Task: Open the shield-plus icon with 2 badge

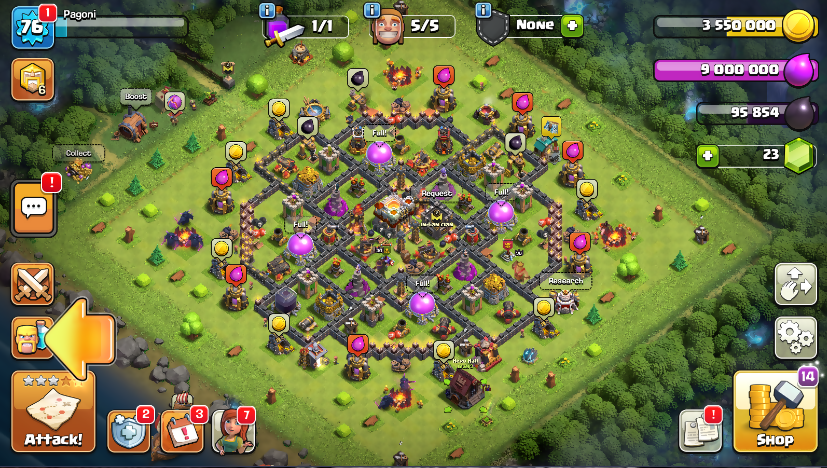Action: pyautogui.click(x=128, y=430)
